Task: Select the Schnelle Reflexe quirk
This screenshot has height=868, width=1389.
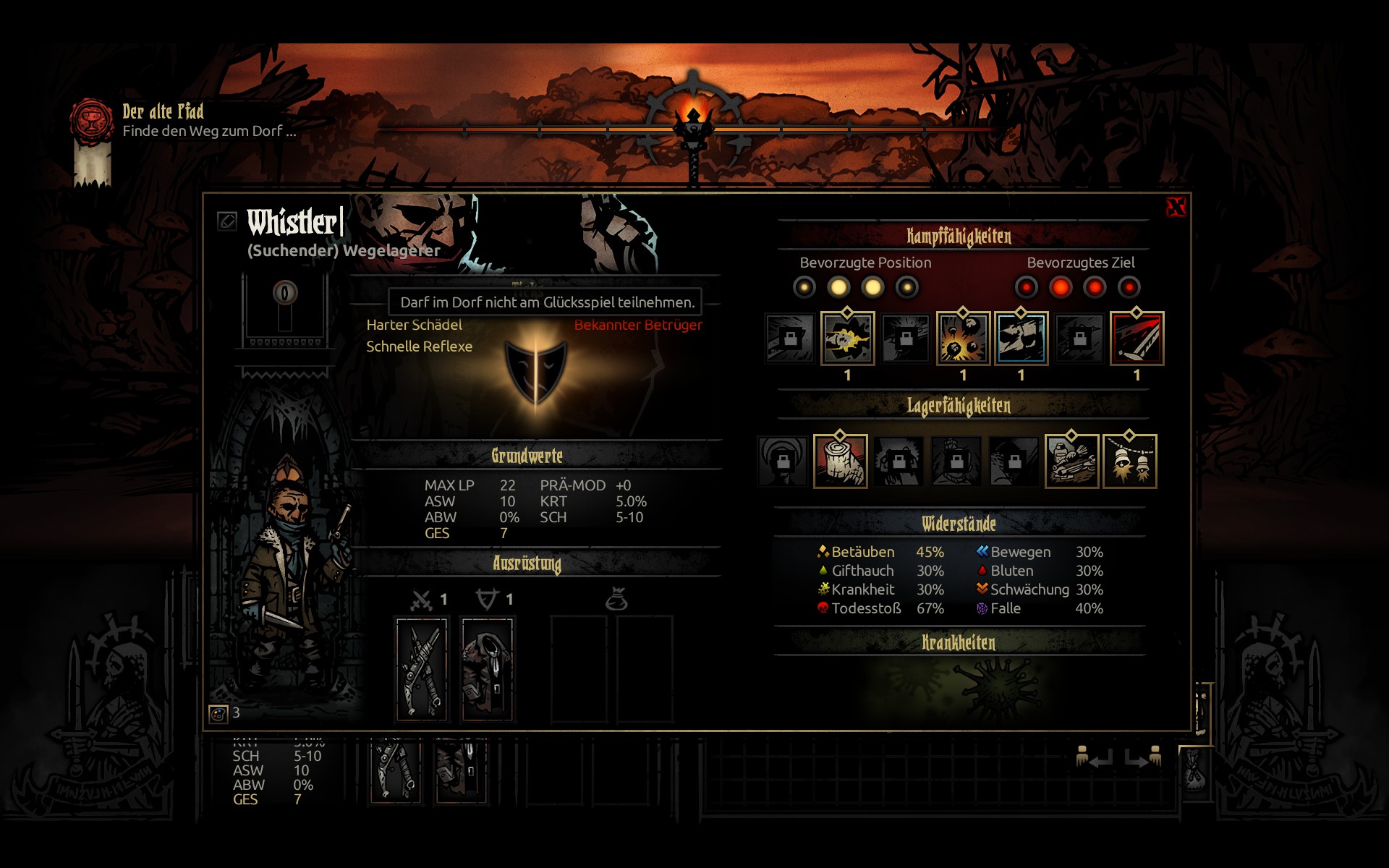Action: 419,346
